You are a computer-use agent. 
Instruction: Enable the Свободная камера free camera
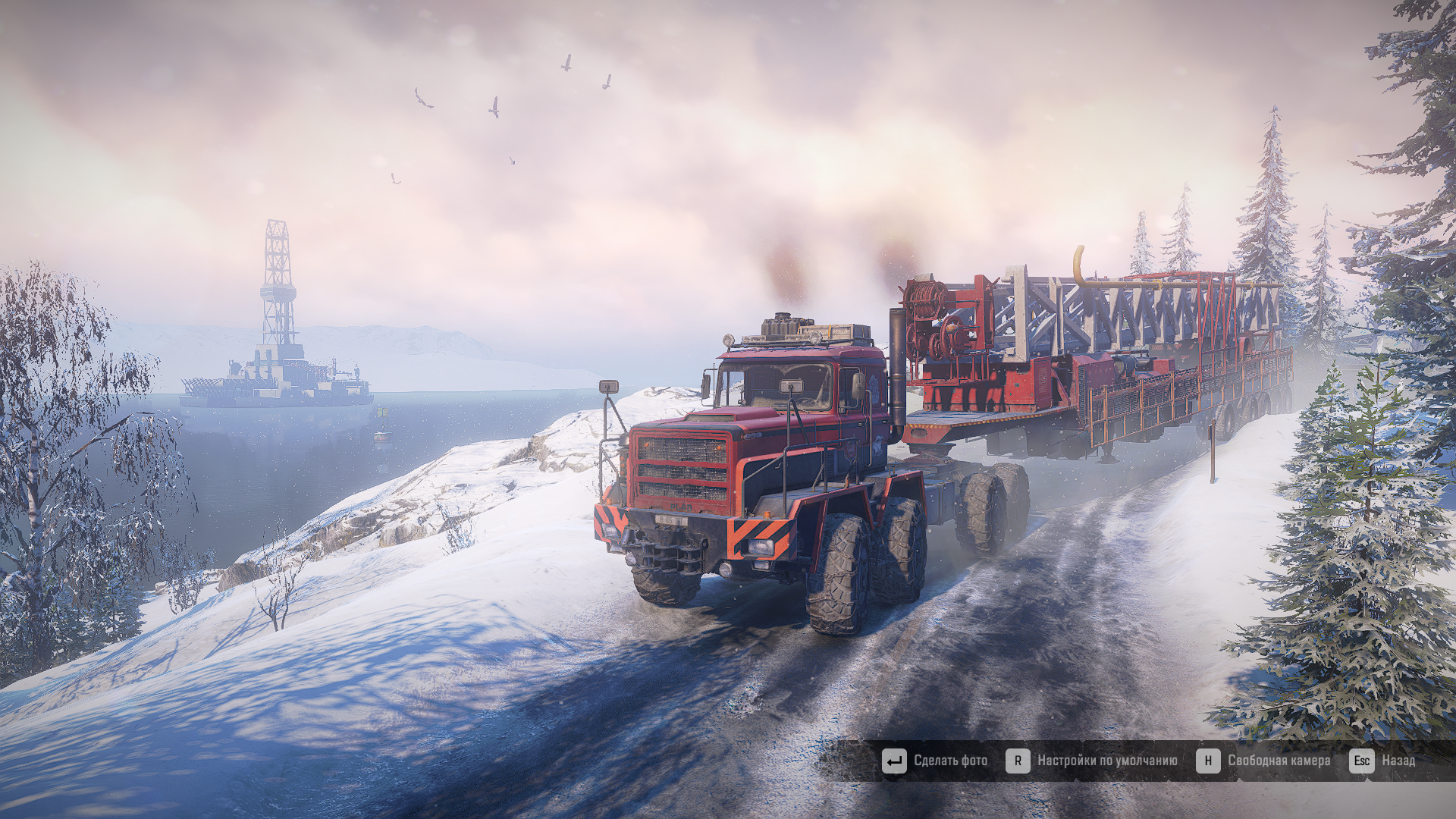1263,761
